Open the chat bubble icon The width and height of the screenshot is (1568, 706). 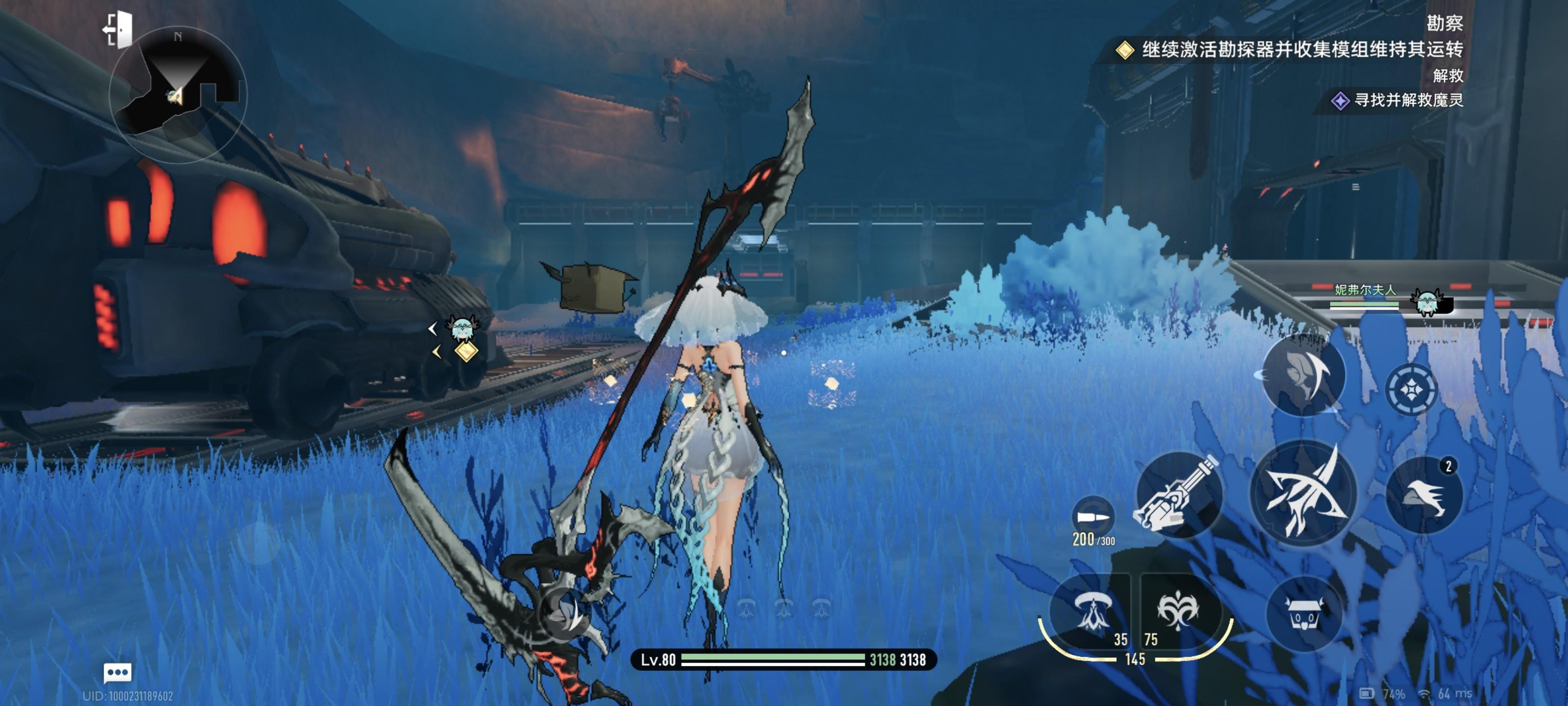point(118,673)
